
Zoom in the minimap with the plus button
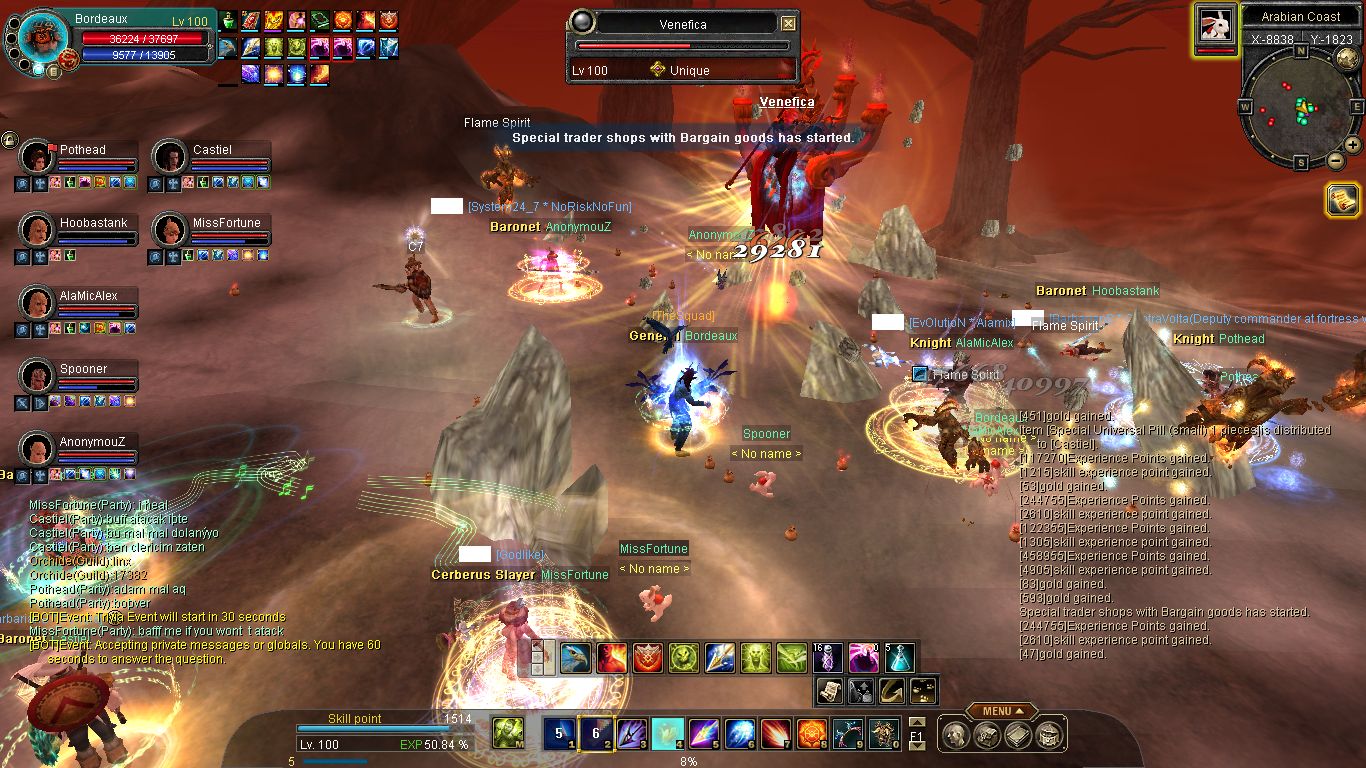1352,145
